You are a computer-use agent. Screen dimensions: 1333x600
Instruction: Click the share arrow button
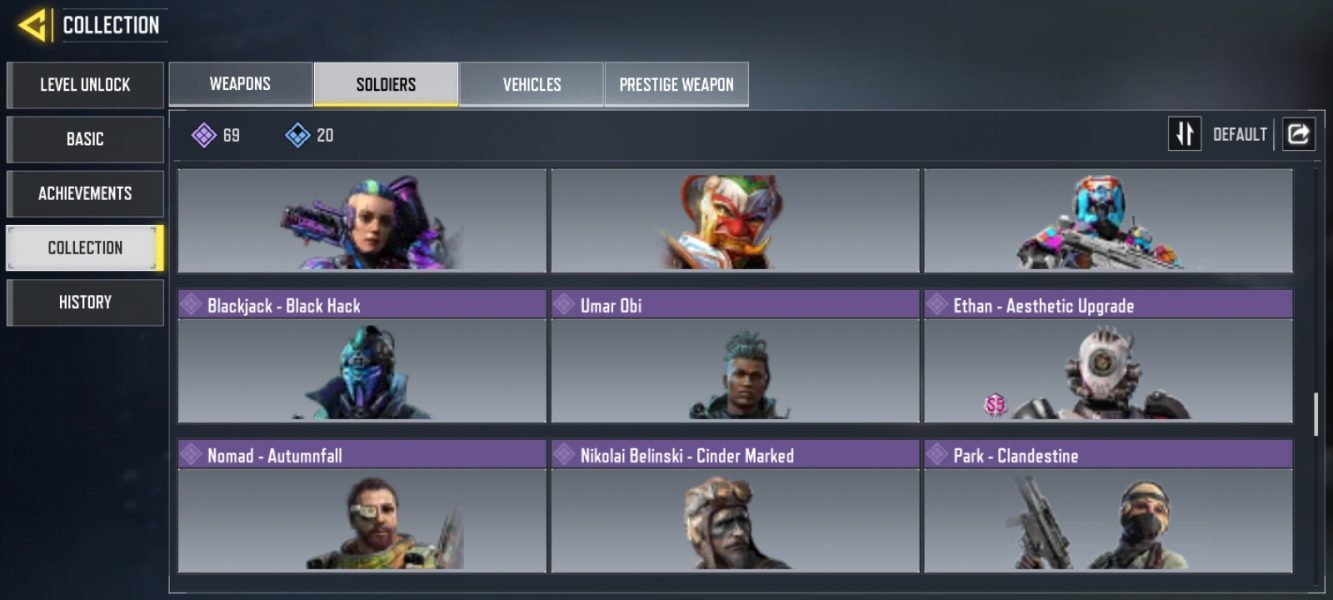pos(1298,134)
